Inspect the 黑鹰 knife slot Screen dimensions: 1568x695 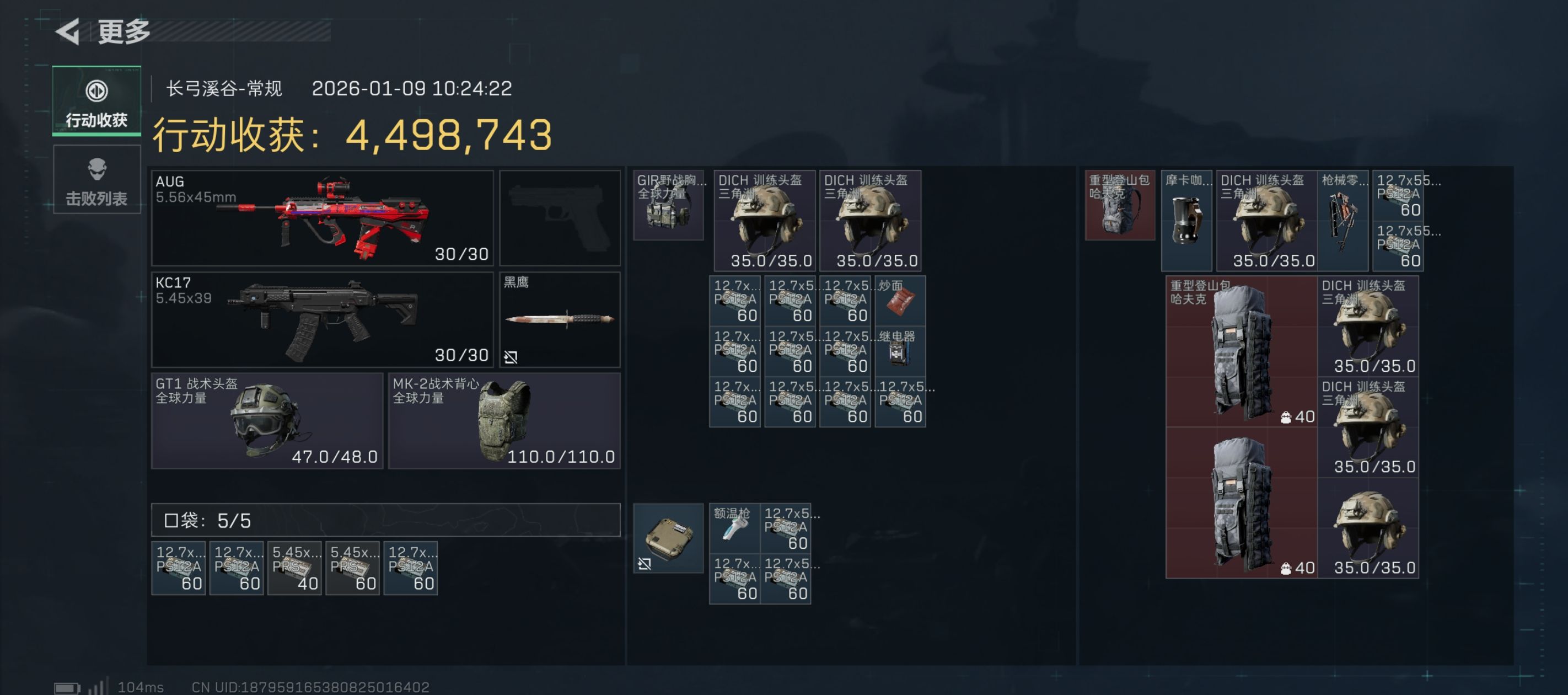[x=560, y=319]
